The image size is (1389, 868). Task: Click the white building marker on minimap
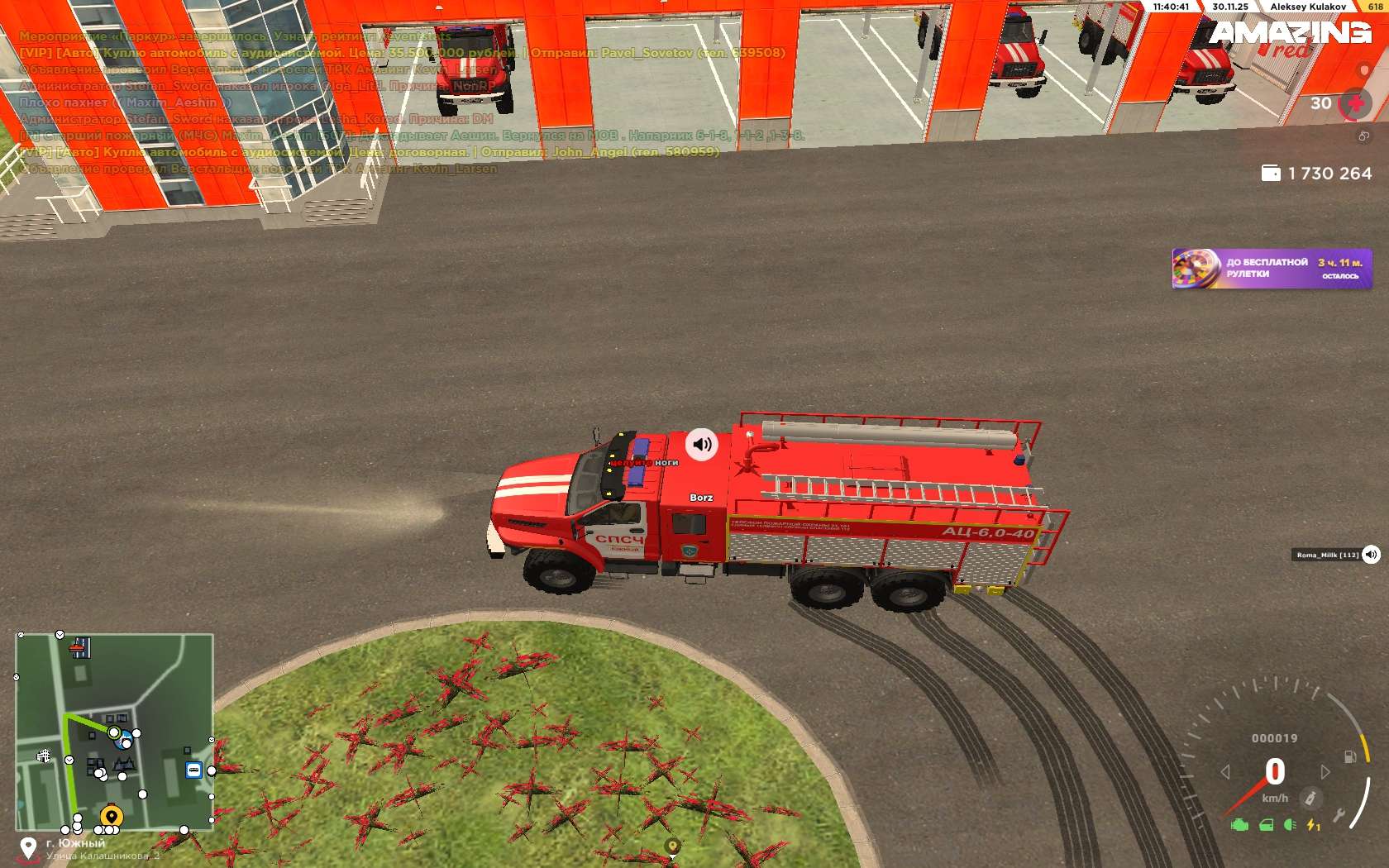point(44,756)
